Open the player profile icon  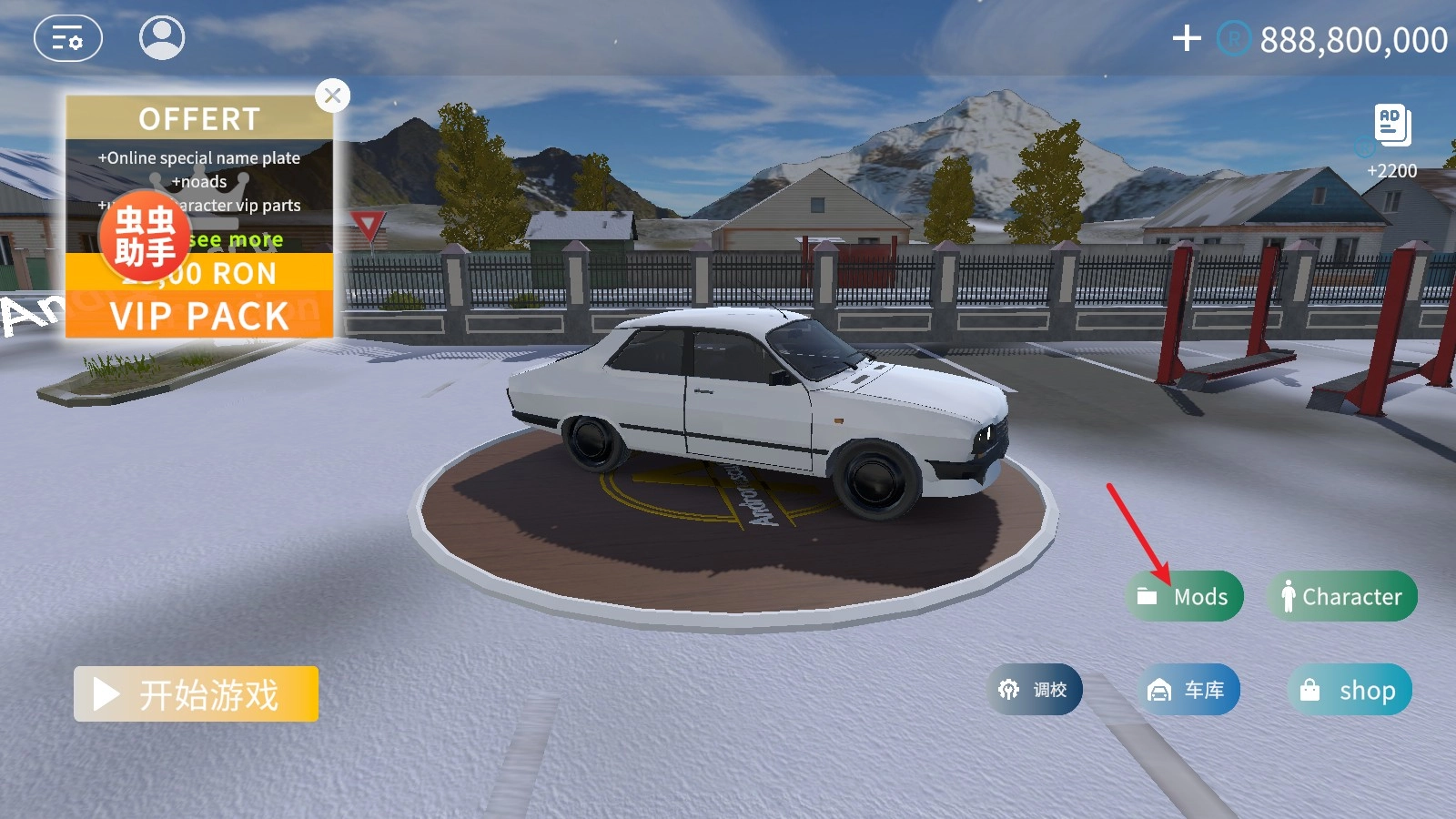(x=162, y=38)
